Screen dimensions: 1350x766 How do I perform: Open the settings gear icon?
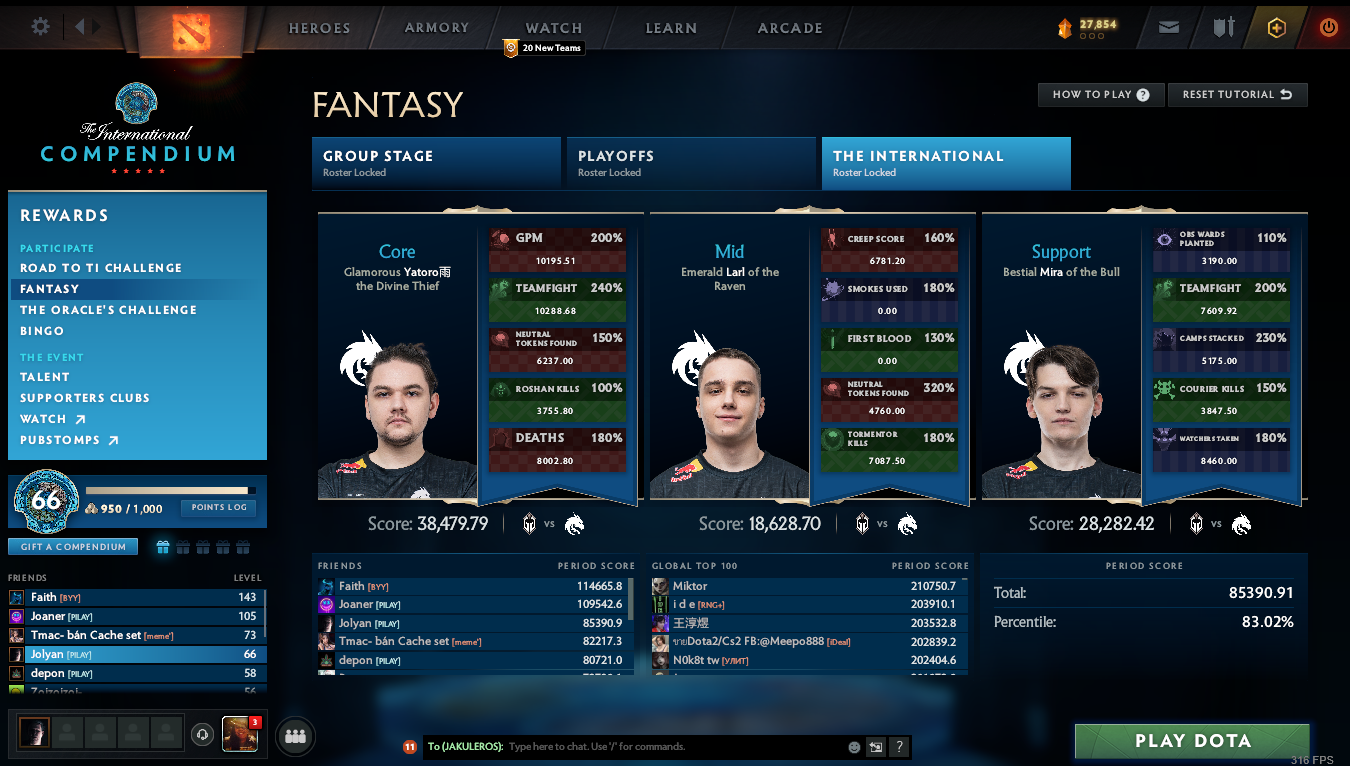pos(38,27)
